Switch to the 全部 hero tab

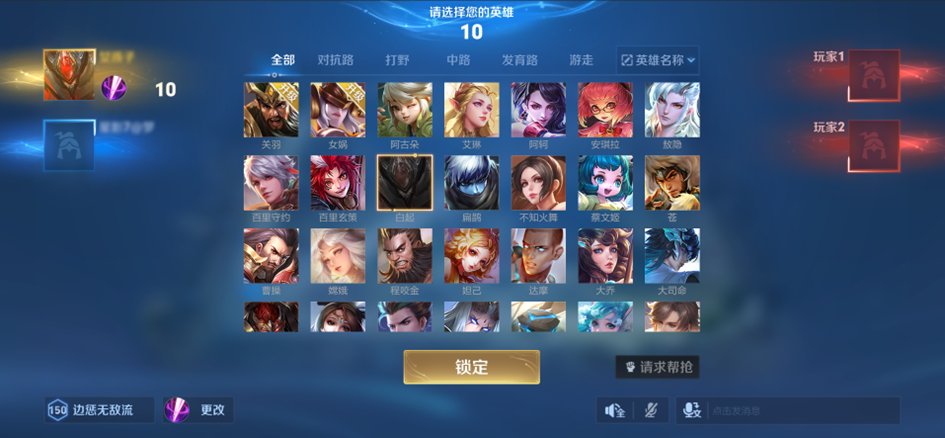[283, 60]
